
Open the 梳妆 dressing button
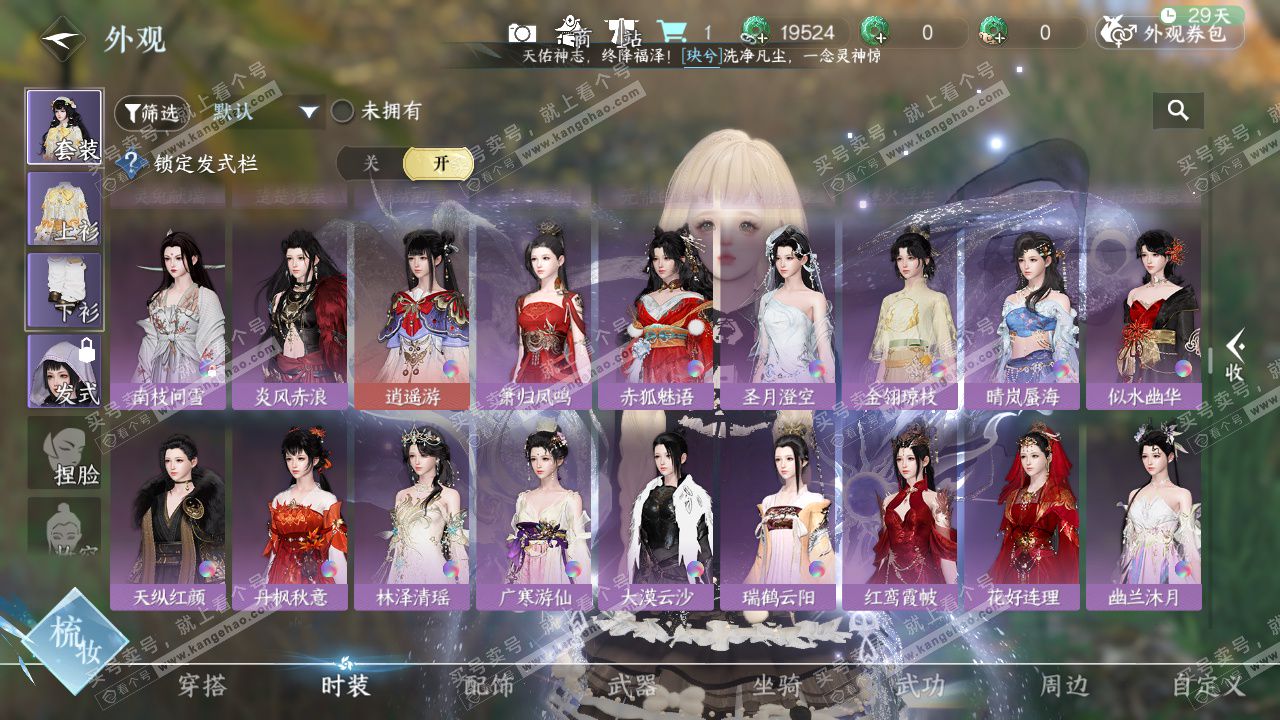[75, 640]
